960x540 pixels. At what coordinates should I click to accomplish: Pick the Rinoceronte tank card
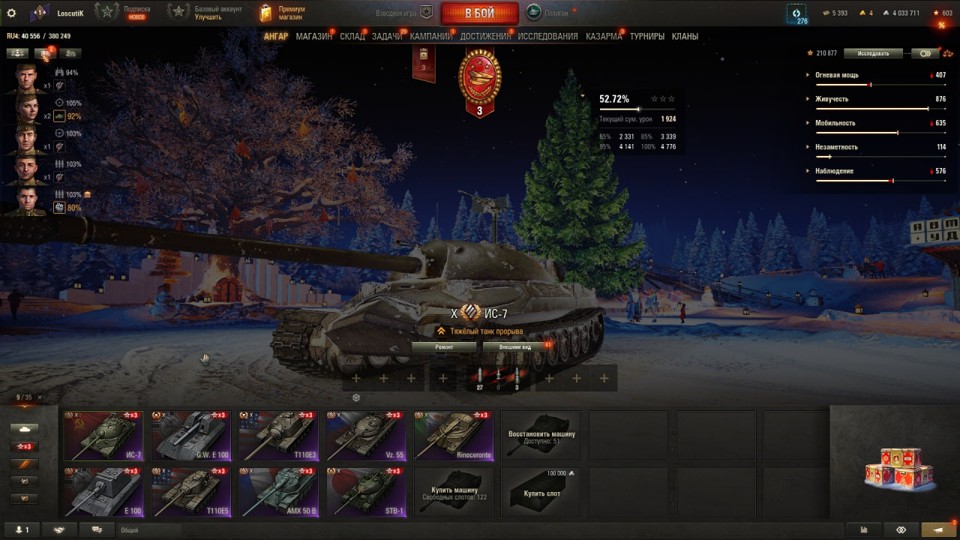tap(453, 435)
